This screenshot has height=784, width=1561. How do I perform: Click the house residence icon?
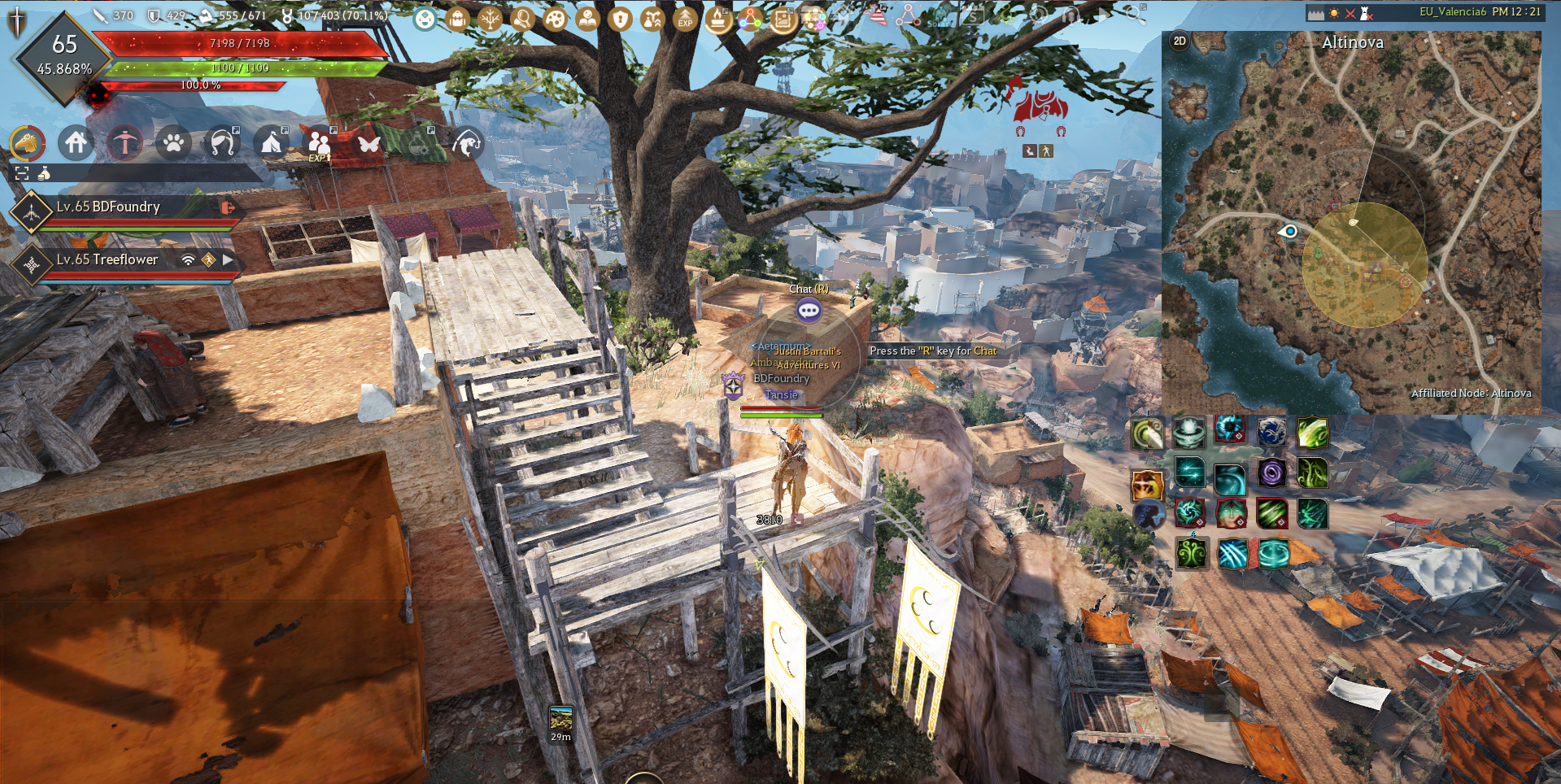(x=76, y=143)
